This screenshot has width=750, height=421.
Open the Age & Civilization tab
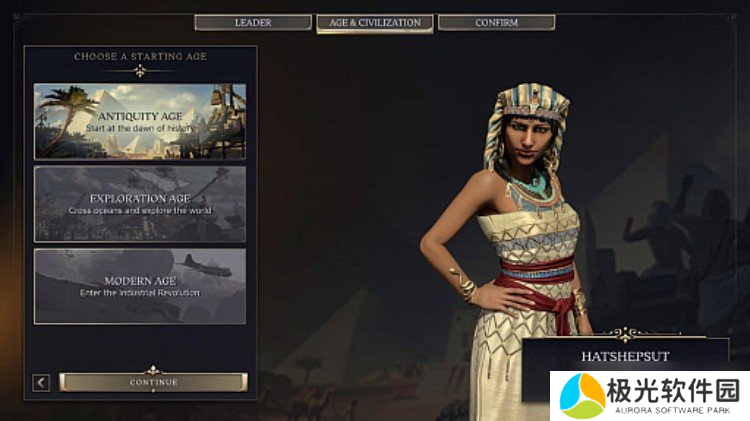point(375,22)
